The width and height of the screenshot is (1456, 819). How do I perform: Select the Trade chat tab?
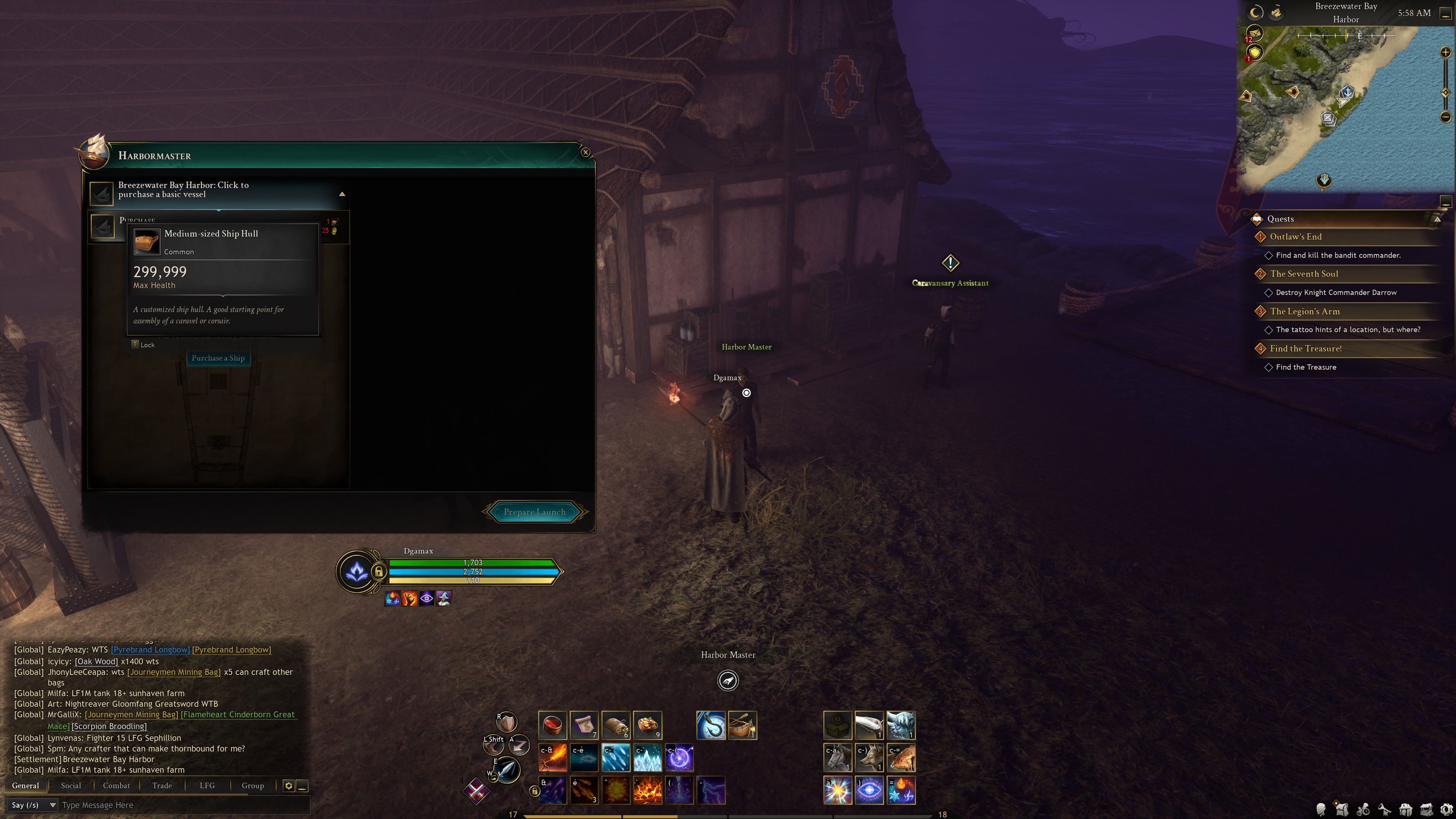(x=162, y=786)
